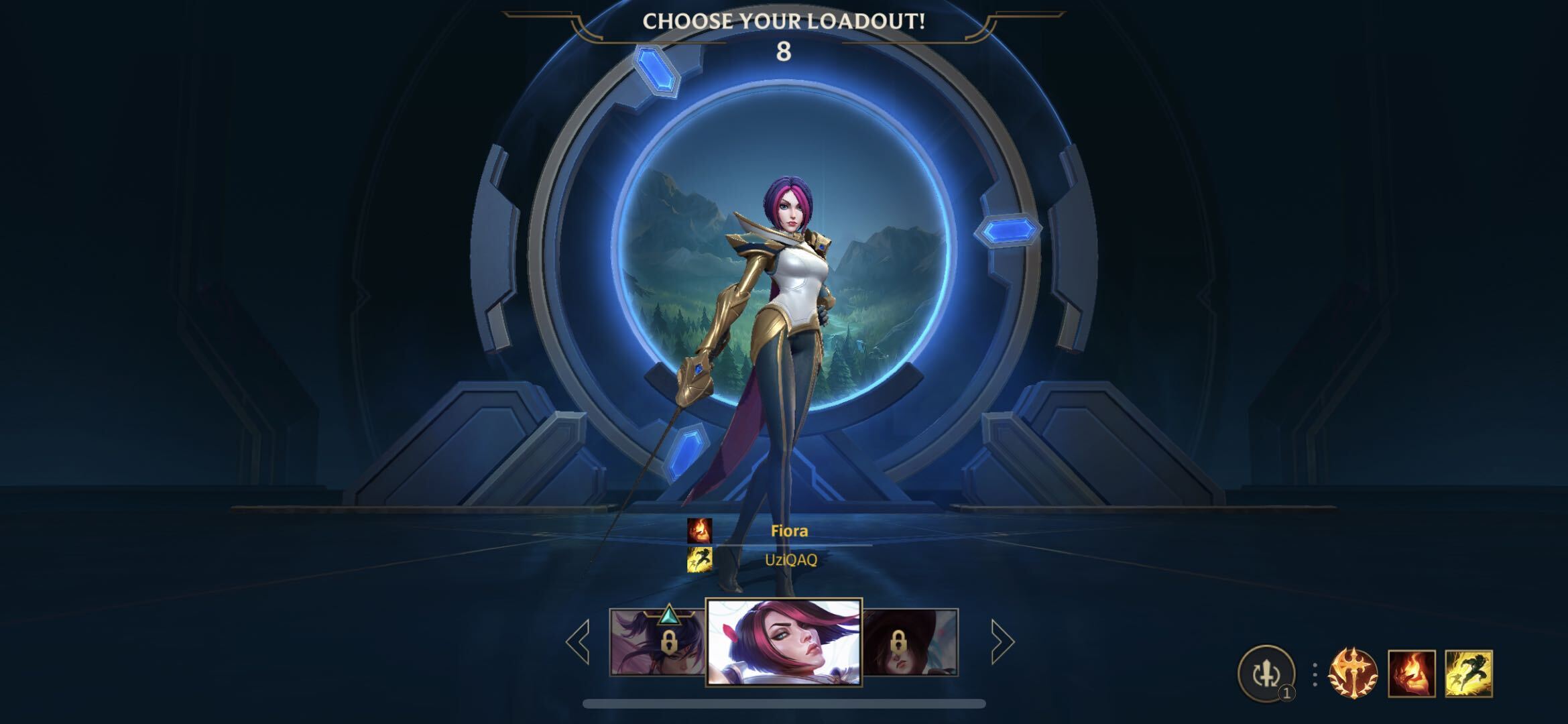The width and height of the screenshot is (1568, 724).
Task: Show the previous skin with the left arrow
Action: (x=578, y=642)
